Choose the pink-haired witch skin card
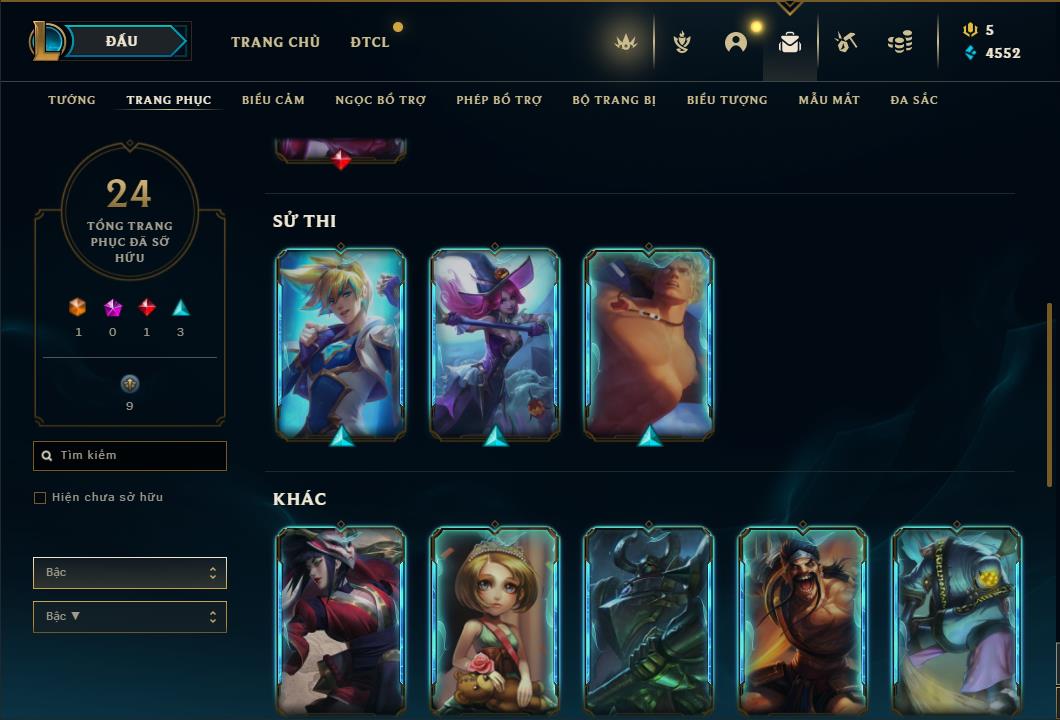The image size is (1060, 720). coord(495,343)
